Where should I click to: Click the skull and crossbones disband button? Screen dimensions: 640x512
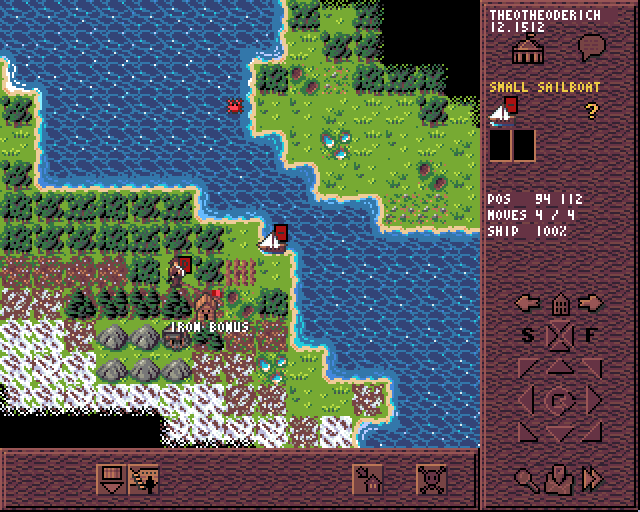point(432,480)
